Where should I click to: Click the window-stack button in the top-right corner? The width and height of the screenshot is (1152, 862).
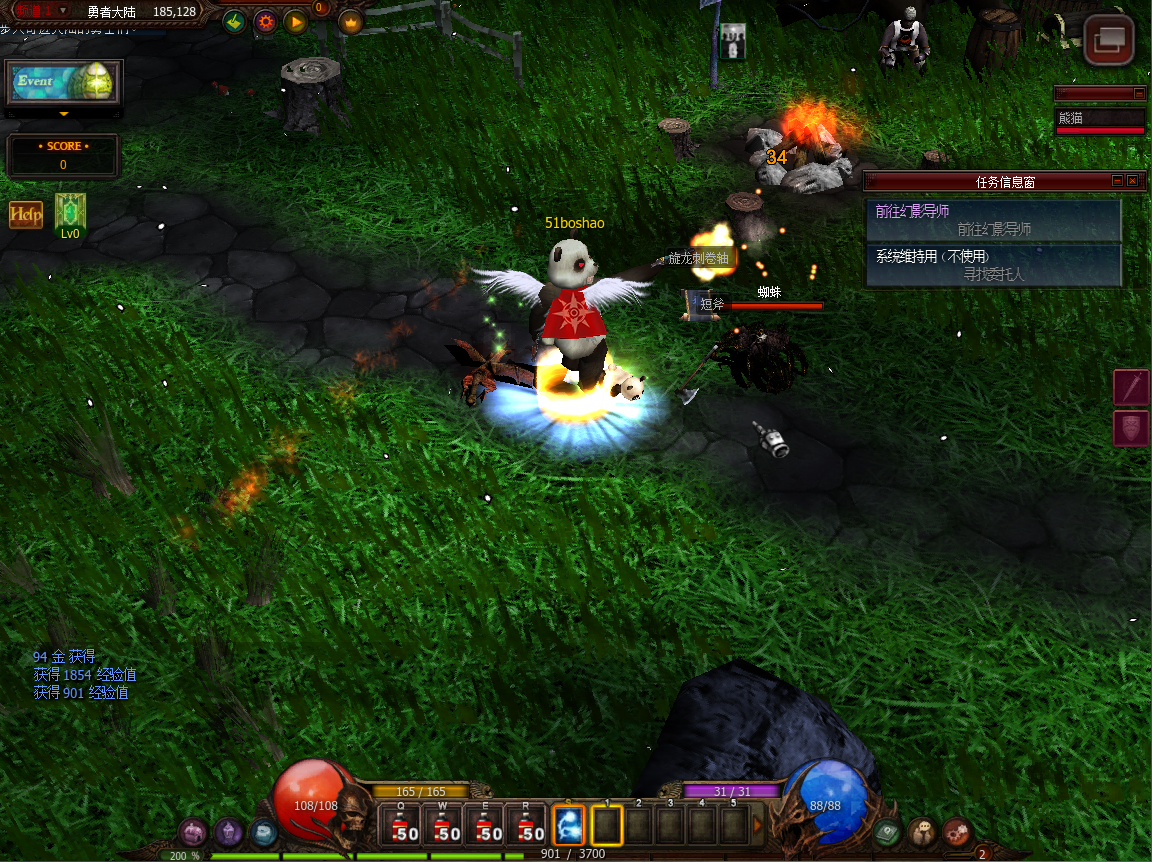coord(1109,41)
